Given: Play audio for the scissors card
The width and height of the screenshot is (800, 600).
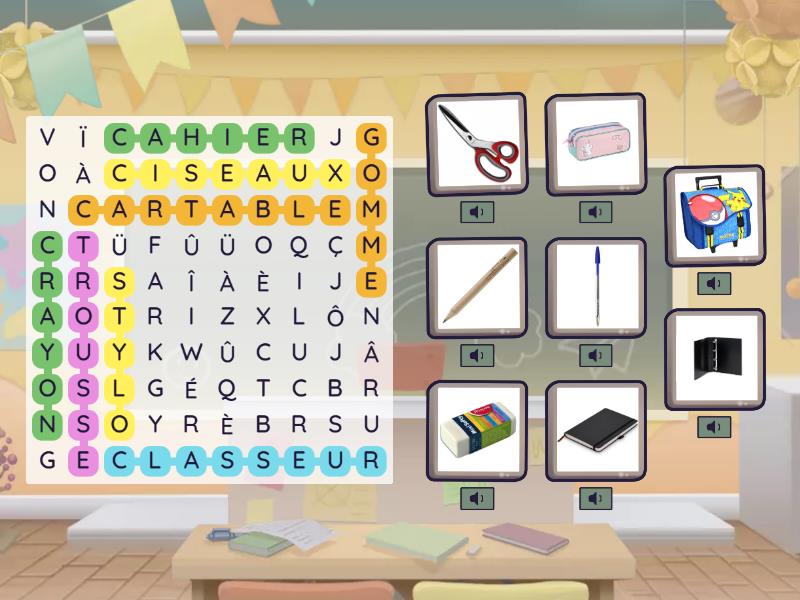Looking at the screenshot, I should coord(477,212).
